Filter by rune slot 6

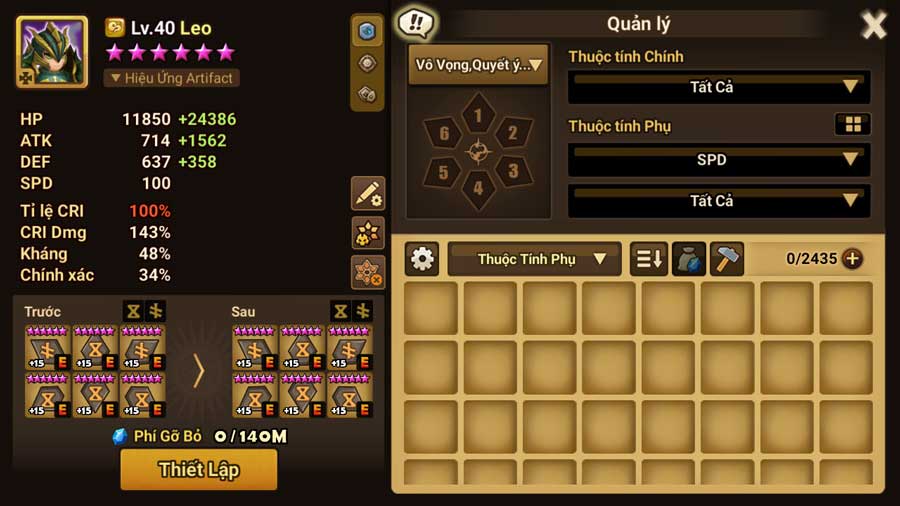444,134
